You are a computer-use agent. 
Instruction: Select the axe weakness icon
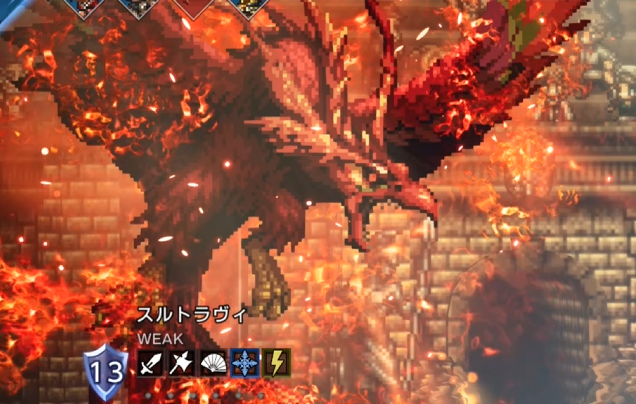point(183,362)
